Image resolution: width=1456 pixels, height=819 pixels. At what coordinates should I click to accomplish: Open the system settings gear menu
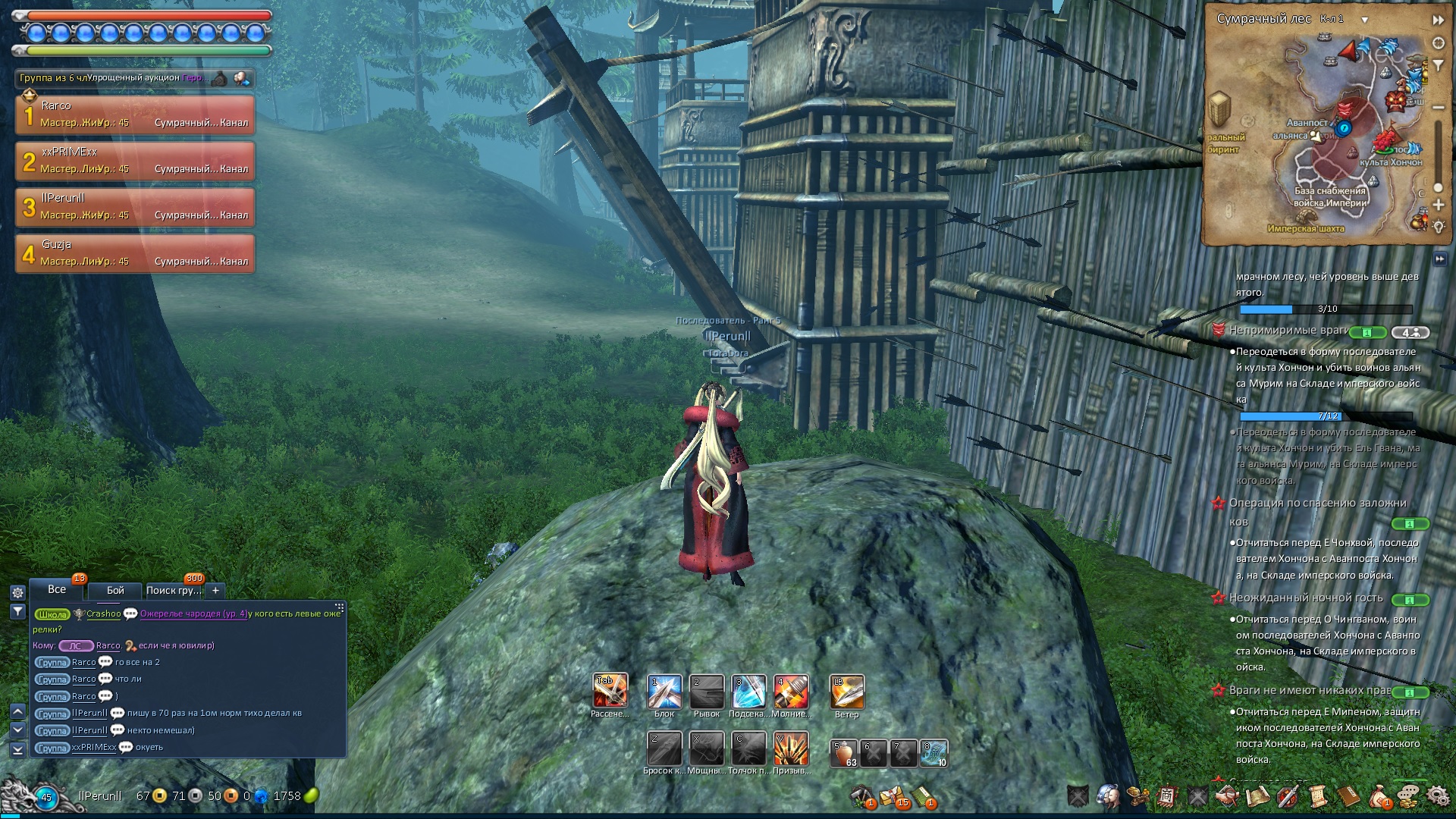[x=1437, y=796]
